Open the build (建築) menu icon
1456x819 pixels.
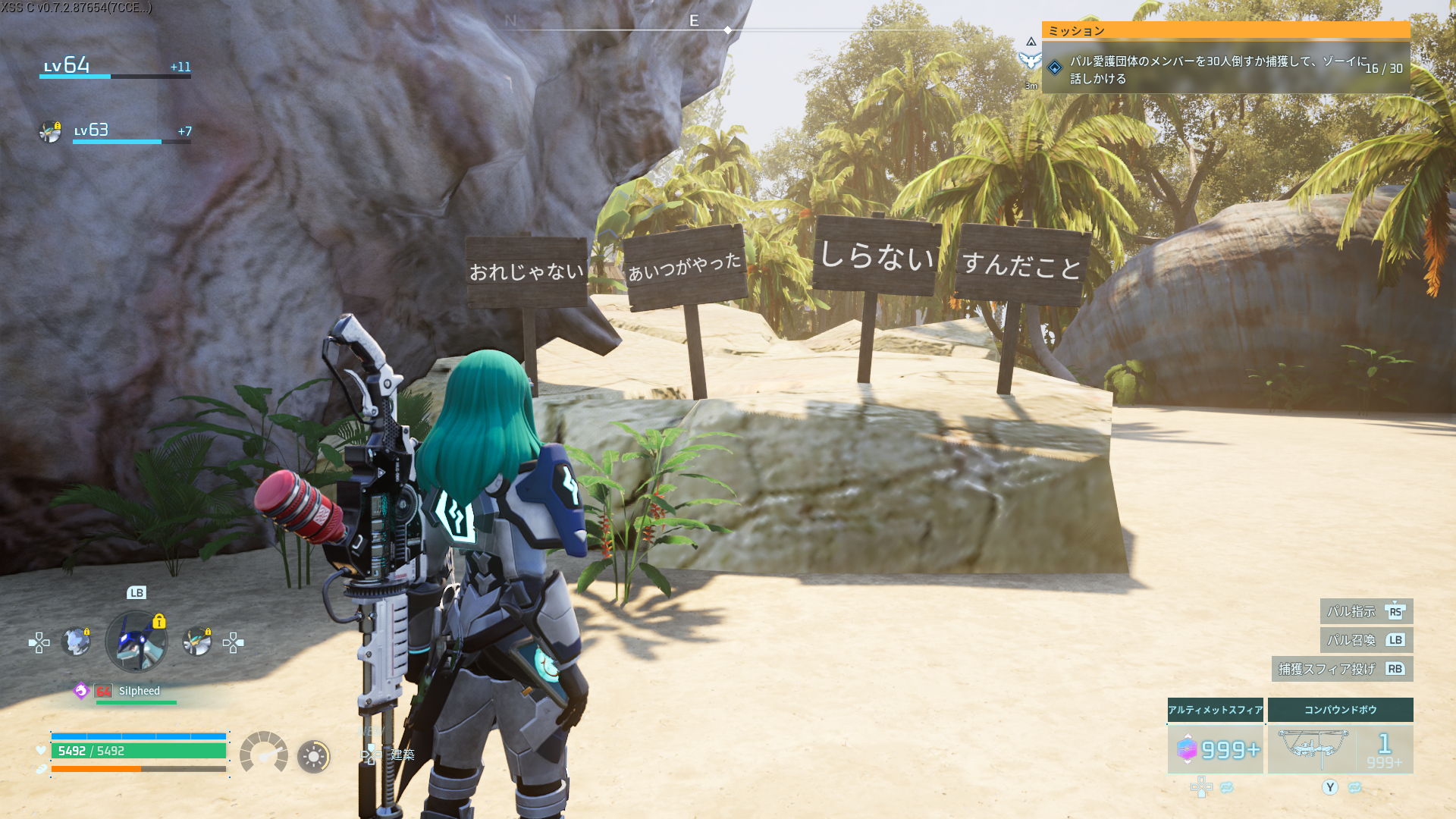[x=371, y=754]
